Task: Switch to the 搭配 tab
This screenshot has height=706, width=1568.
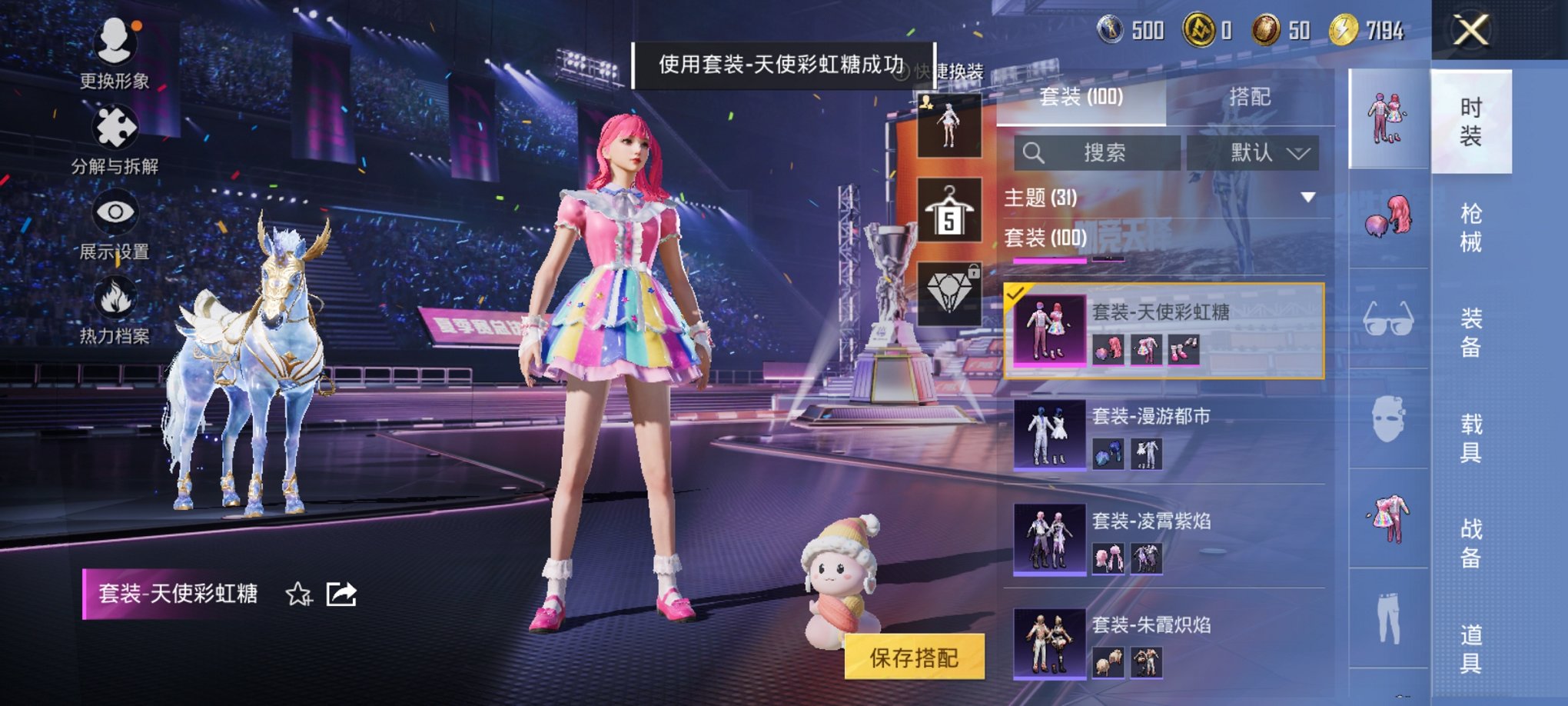Action: click(x=1249, y=95)
